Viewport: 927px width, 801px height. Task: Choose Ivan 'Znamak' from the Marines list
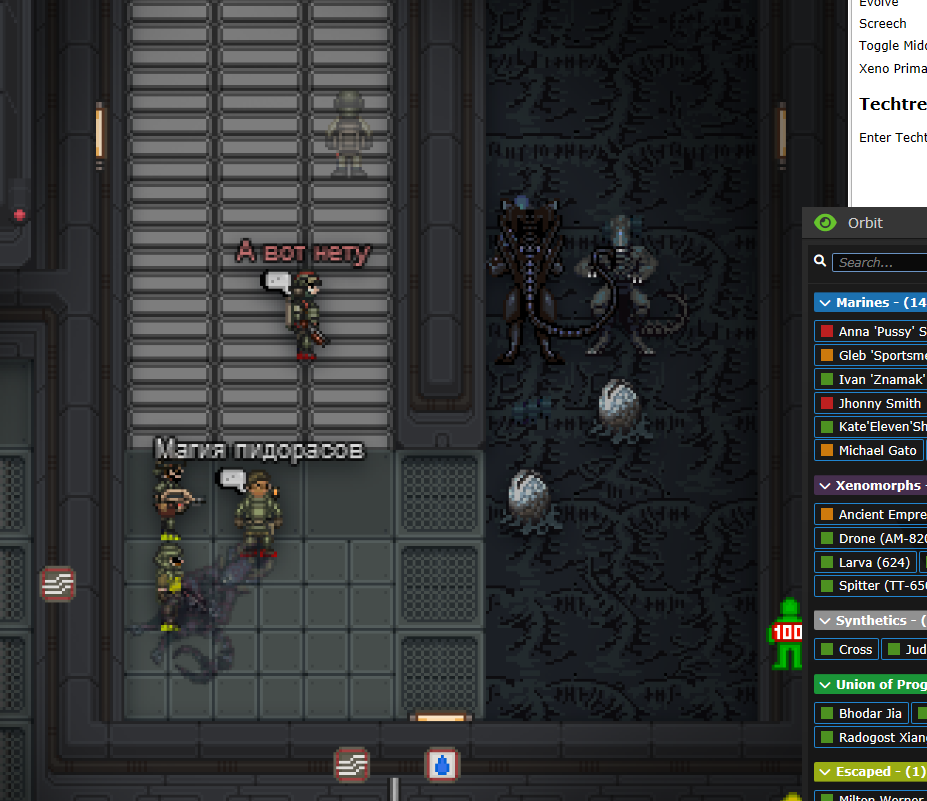click(872, 379)
